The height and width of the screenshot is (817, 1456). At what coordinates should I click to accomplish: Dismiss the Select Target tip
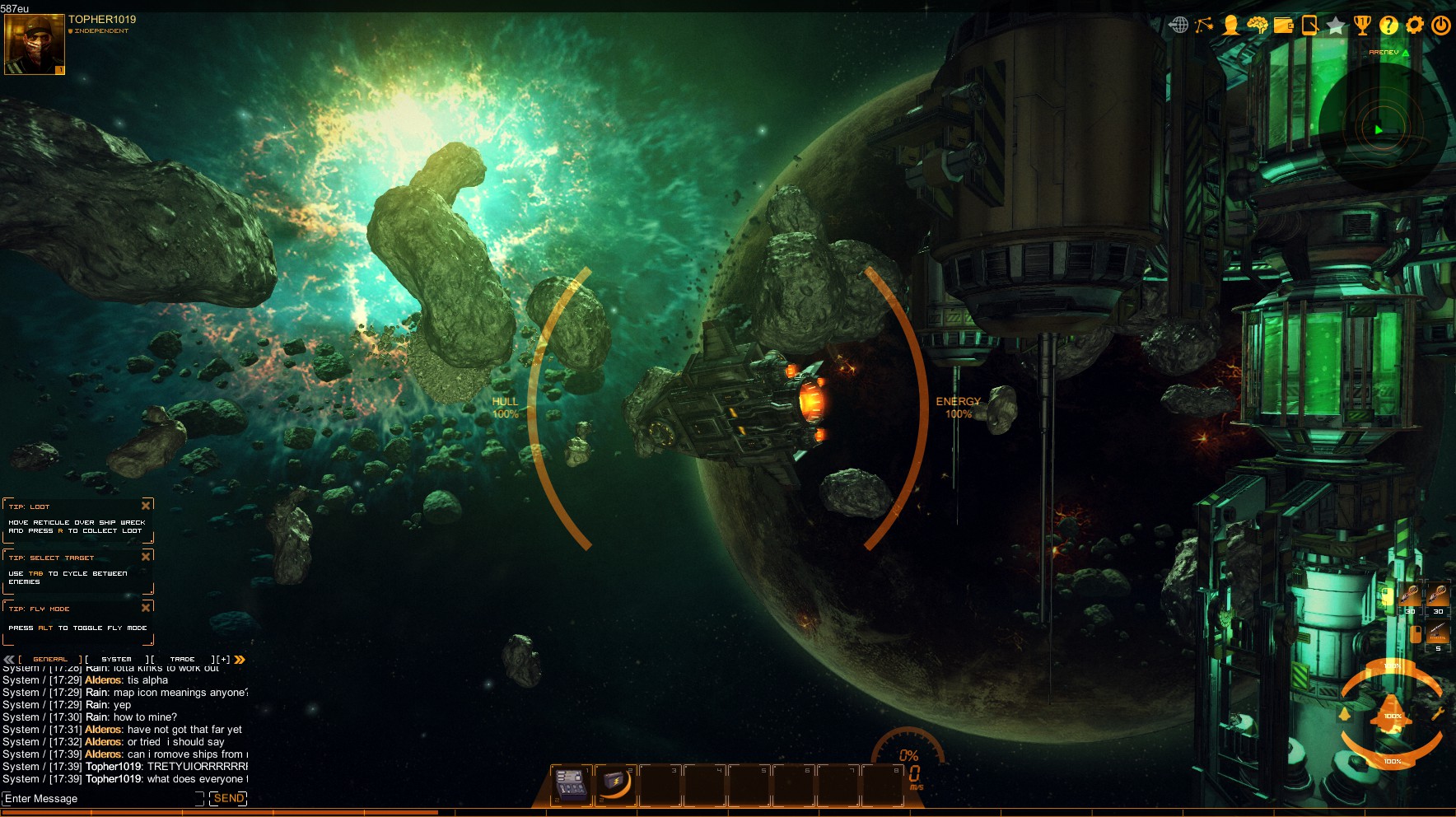pyautogui.click(x=146, y=557)
